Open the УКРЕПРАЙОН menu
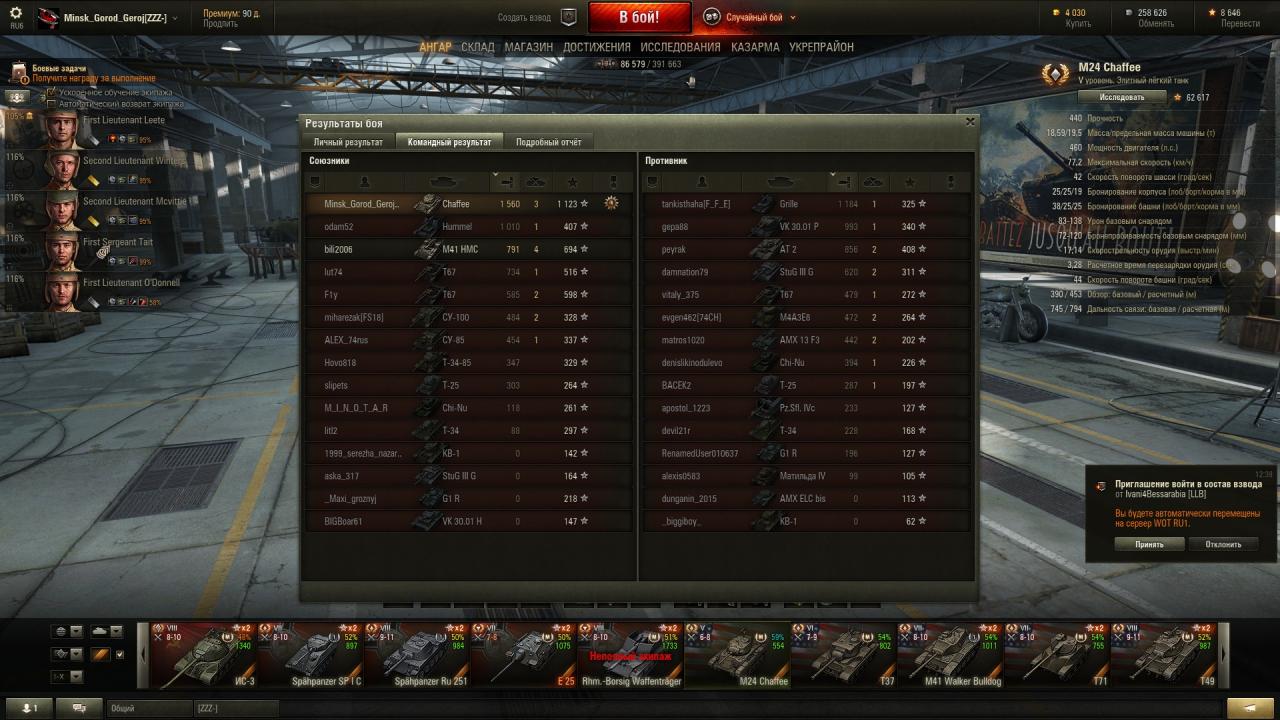This screenshot has height=720, width=1280. coord(821,47)
